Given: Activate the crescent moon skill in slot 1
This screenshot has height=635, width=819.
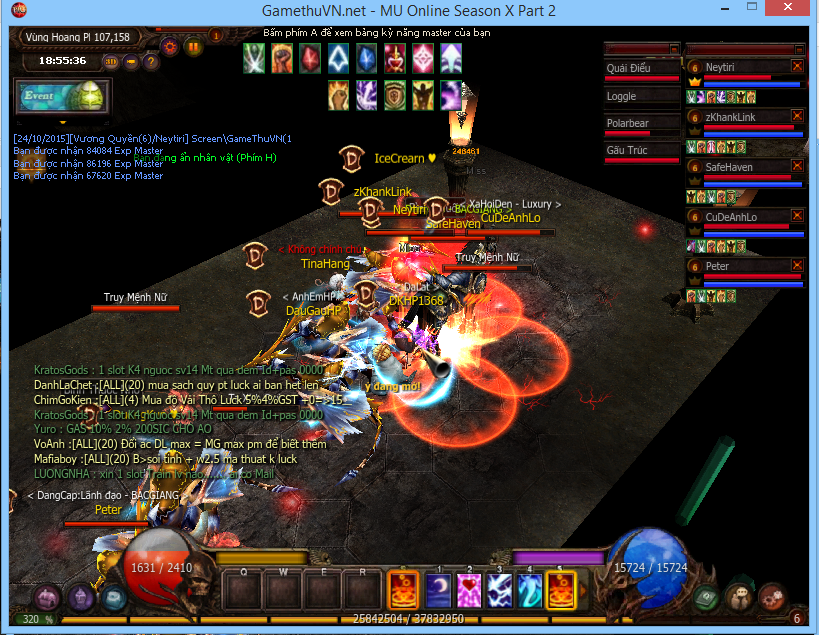Looking at the screenshot, I should pos(439,591).
